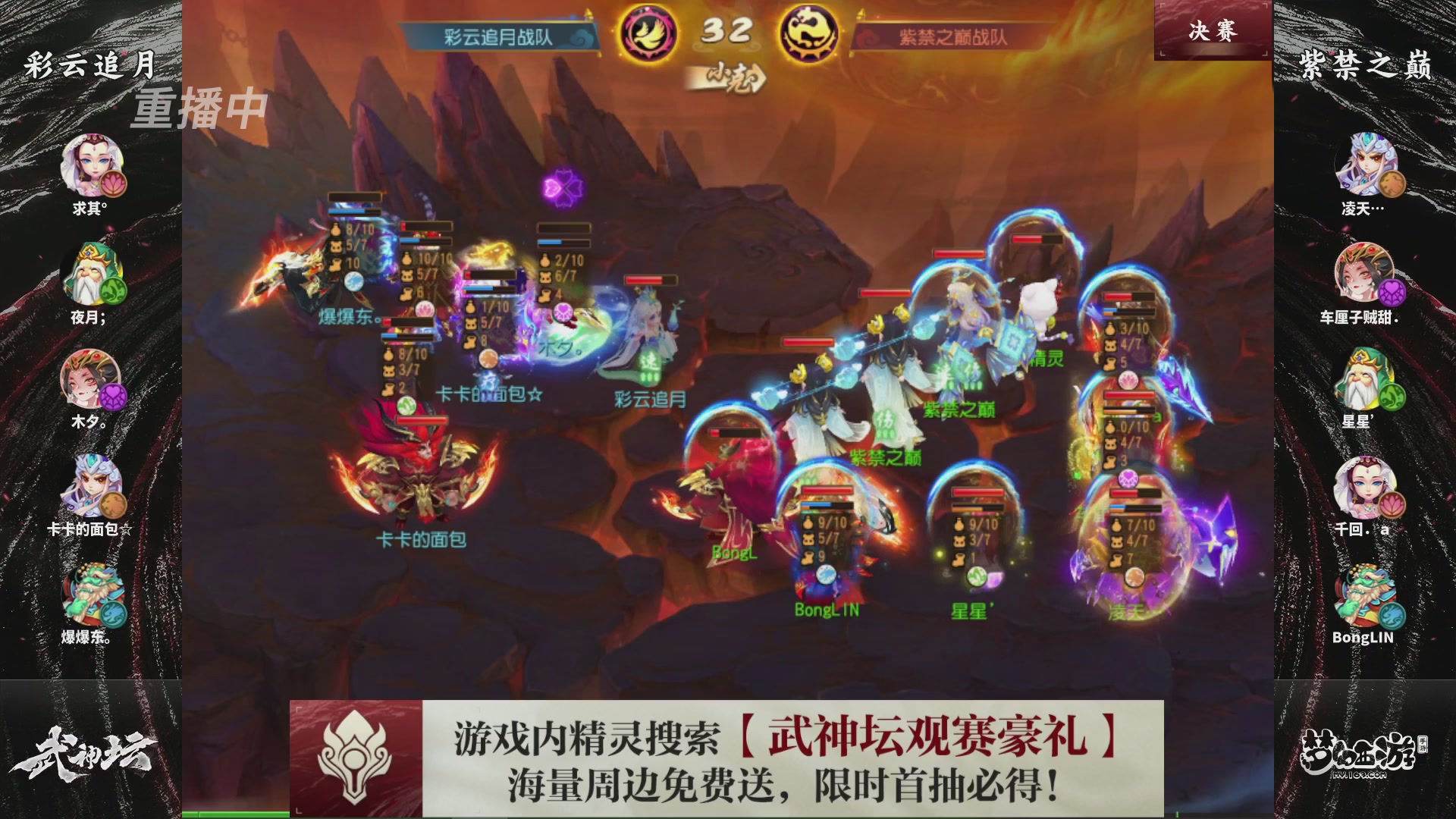This screenshot has height=819, width=1456.
Task: Switch to the 决赛 banner at top right
Action: point(1213,32)
